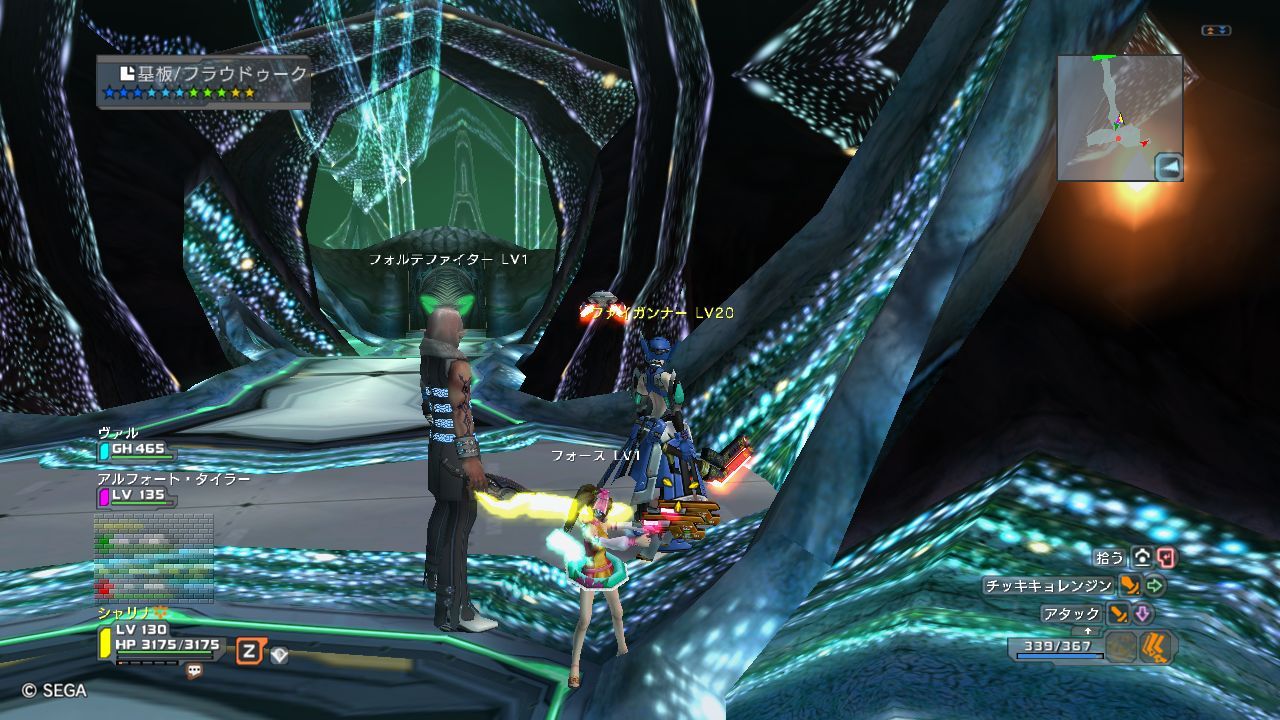Open the chat speech bubble icon
The height and width of the screenshot is (720, 1280).
click(194, 672)
